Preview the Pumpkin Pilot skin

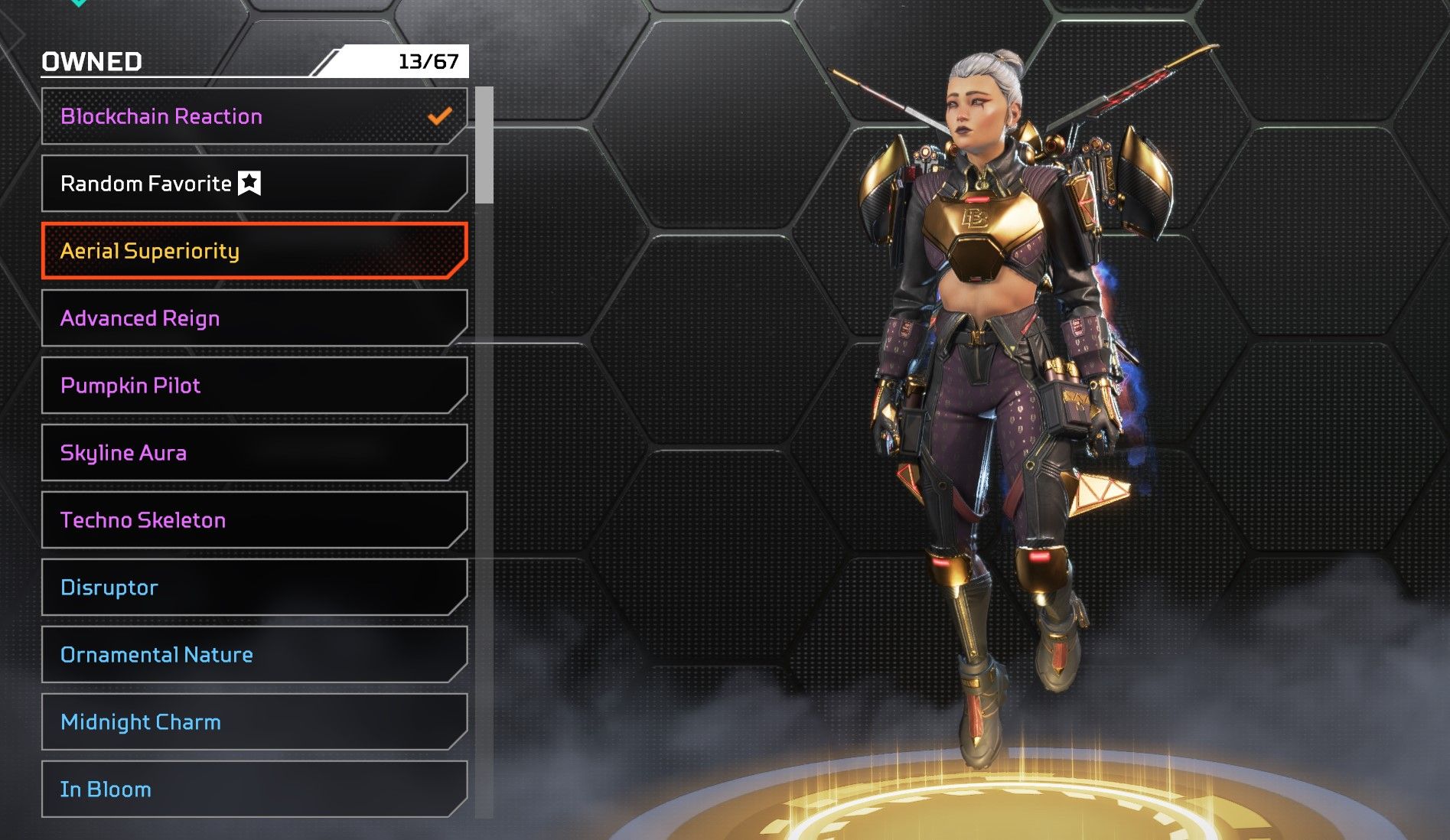click(253, 386)
